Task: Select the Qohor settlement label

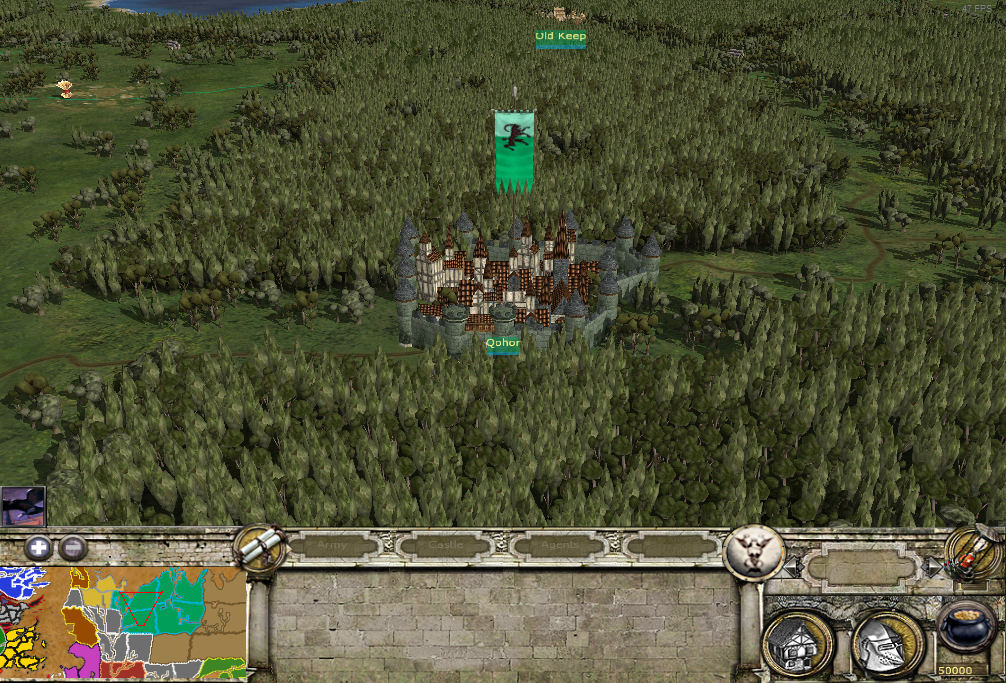Action: (x=503, y=343)
